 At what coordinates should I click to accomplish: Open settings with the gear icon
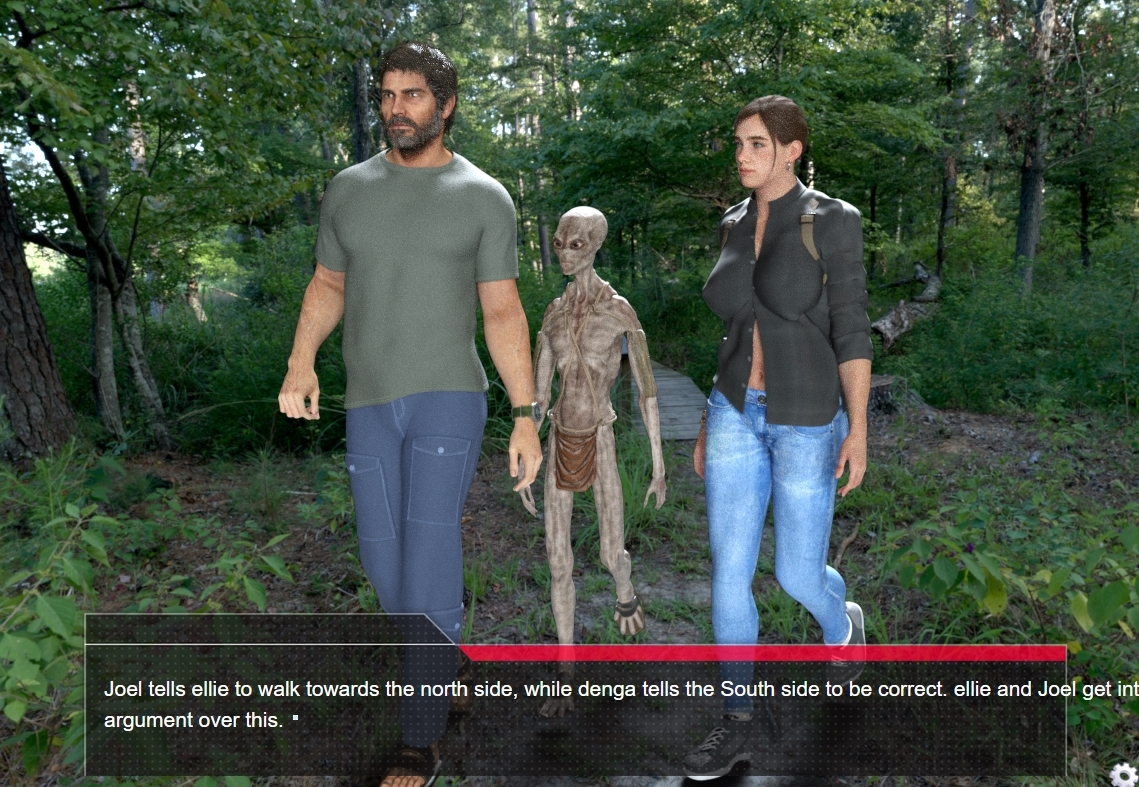pyautogui.click(x=1123, y=773)
